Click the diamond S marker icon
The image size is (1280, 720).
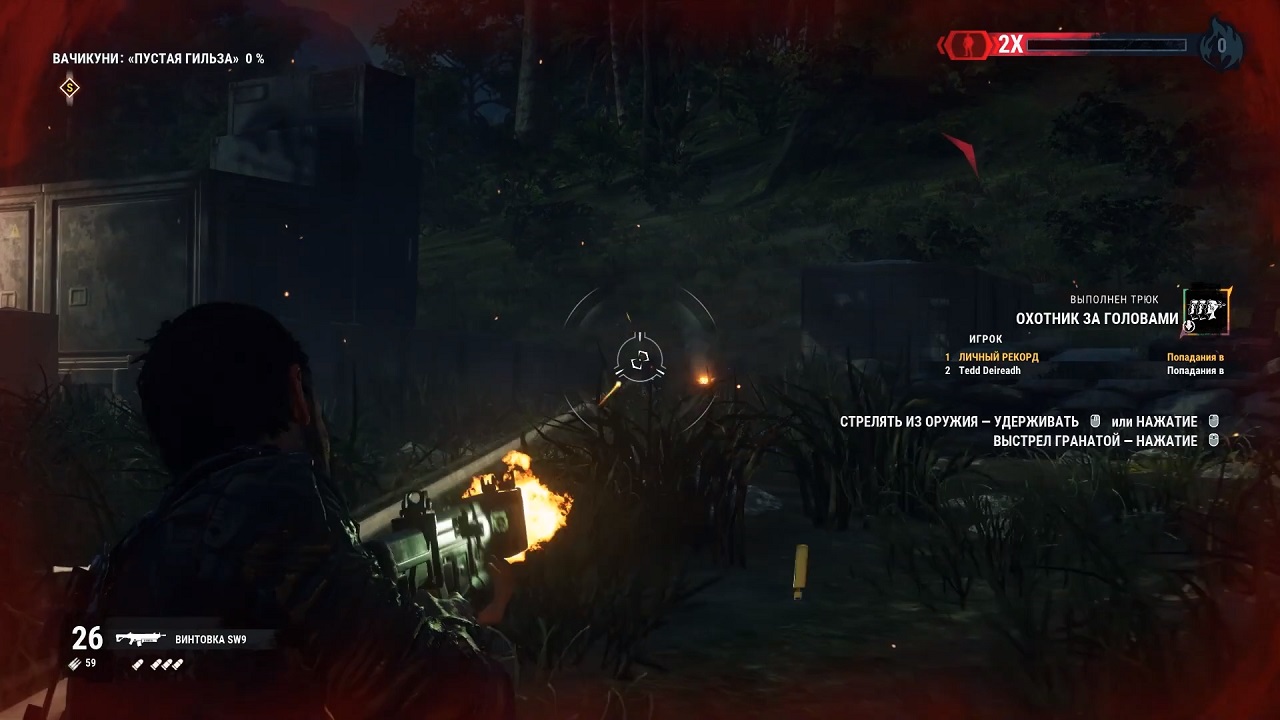(x=69, y=88)
